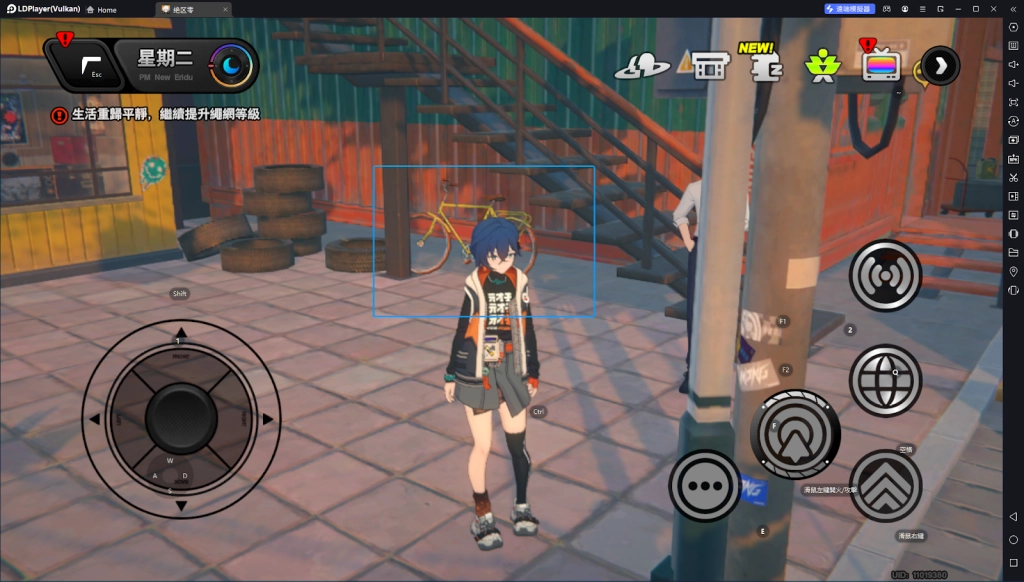Open the green figure icon

click(822, 66)
